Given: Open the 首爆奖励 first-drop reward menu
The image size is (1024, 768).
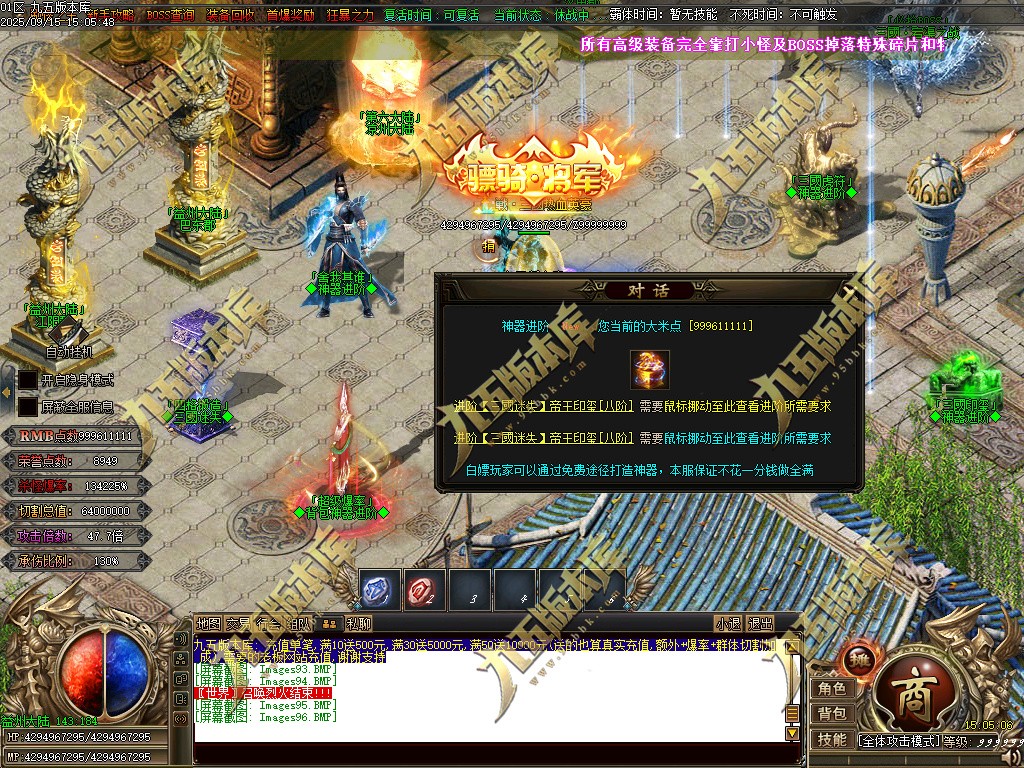Looking at the screenshot, I should pos(290,16).
